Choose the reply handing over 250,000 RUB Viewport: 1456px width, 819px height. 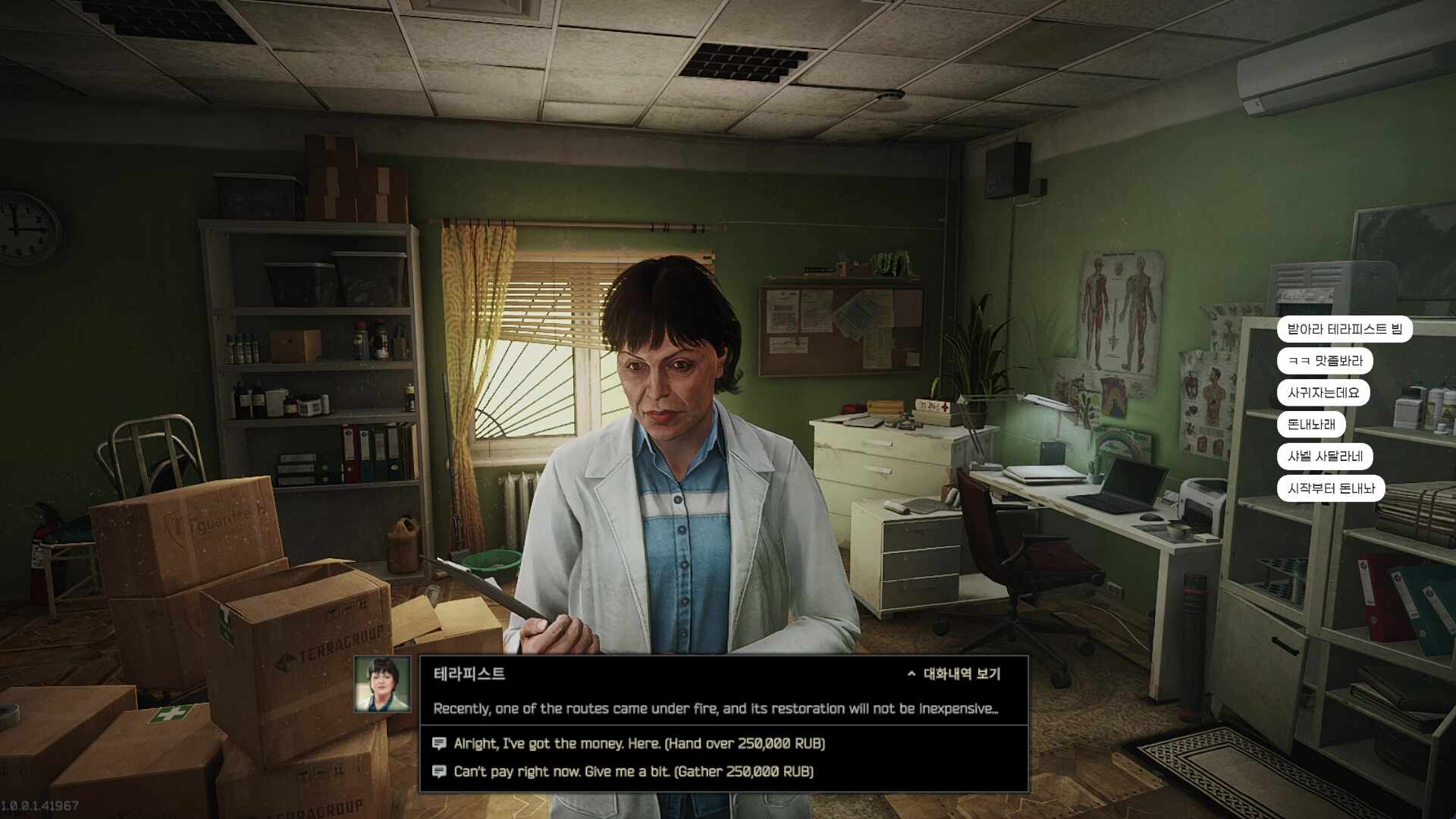(639, 743)
